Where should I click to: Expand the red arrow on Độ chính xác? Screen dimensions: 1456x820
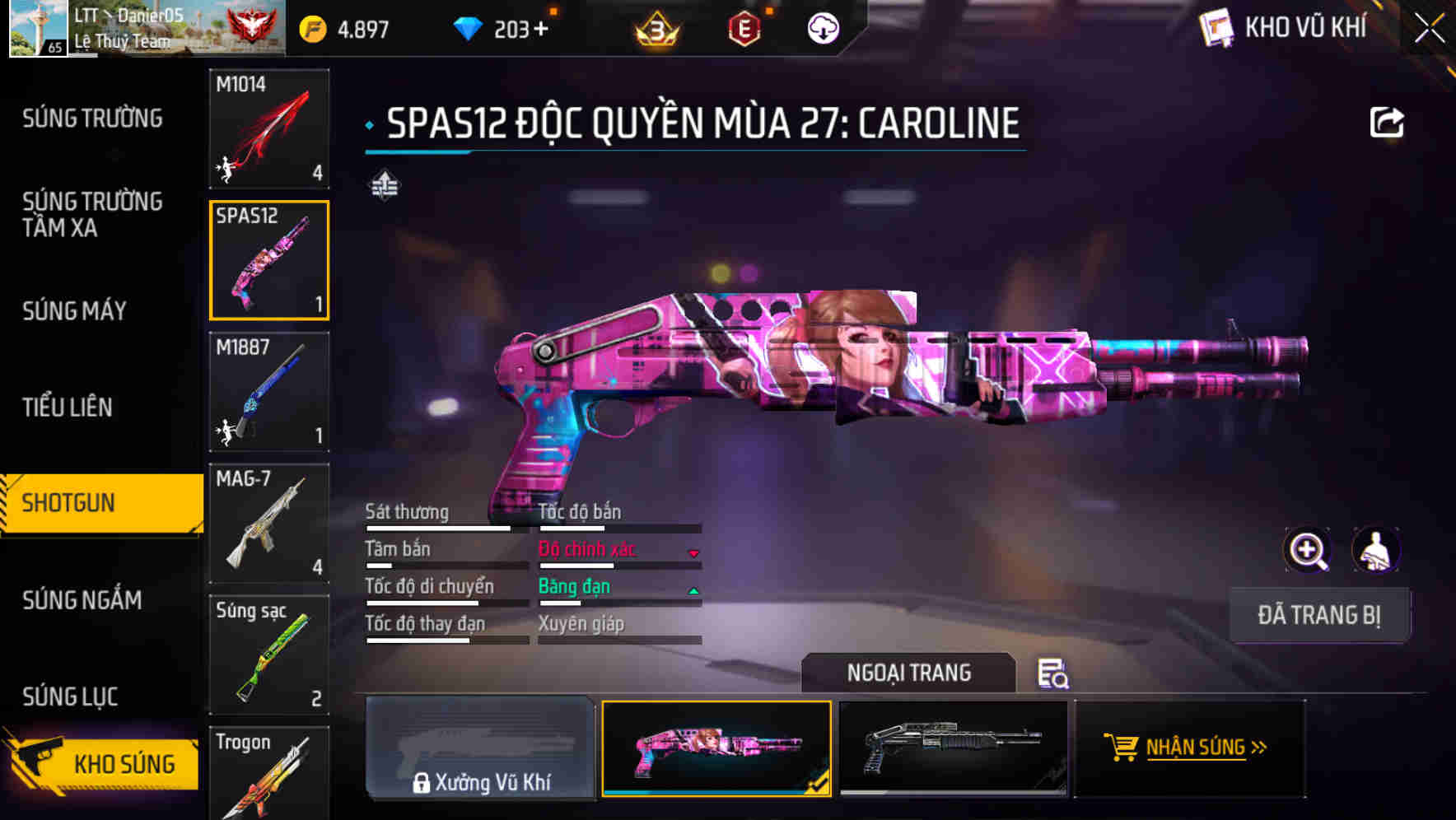point(693,553)
